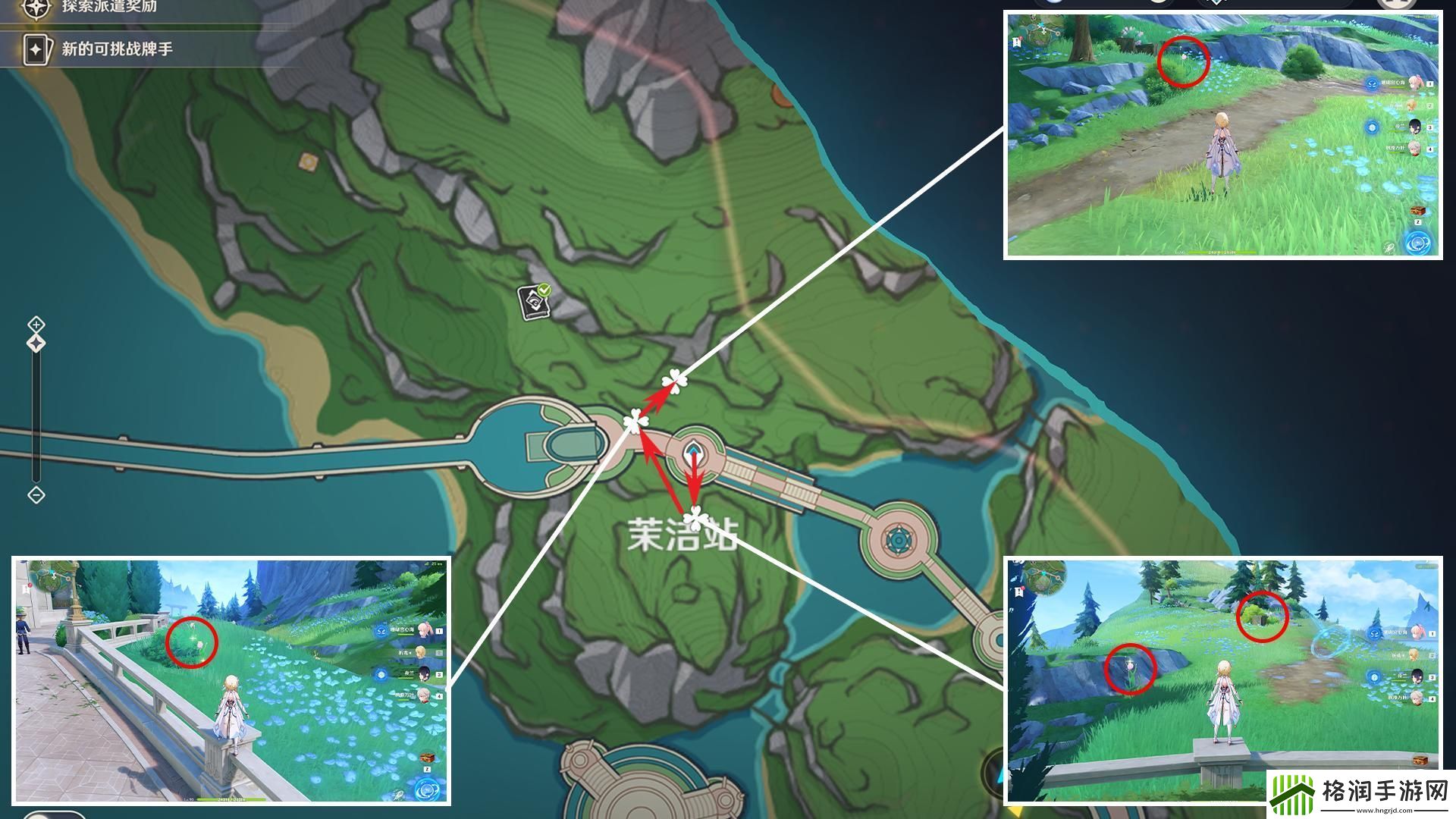Image resolution: width=1456 pixels, height=819 pixels.
Task: Click the card icon beside 新的可挑战牌手
Action: [36, 49]
